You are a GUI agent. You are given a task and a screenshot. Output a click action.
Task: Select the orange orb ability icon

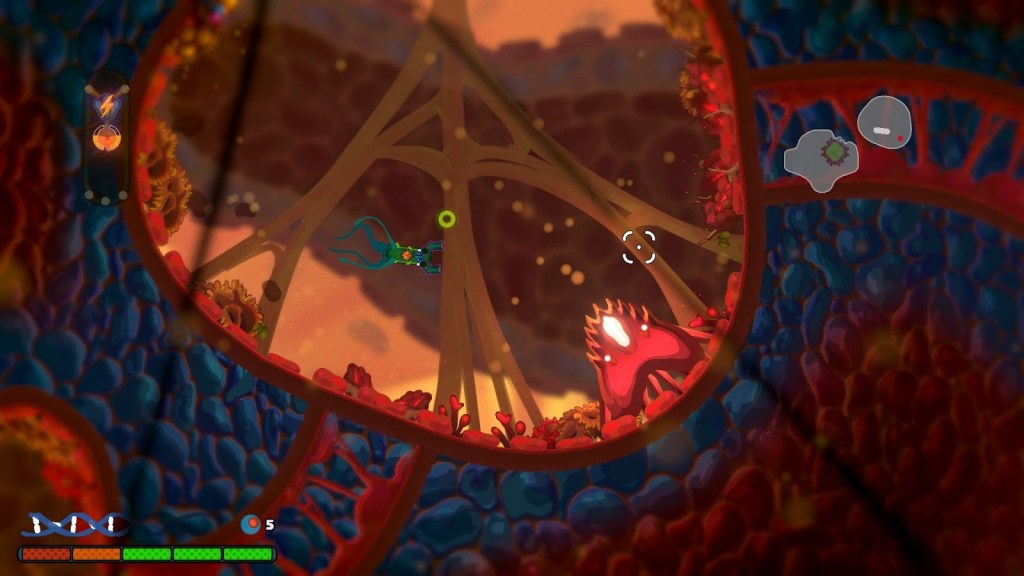[106, 137]
